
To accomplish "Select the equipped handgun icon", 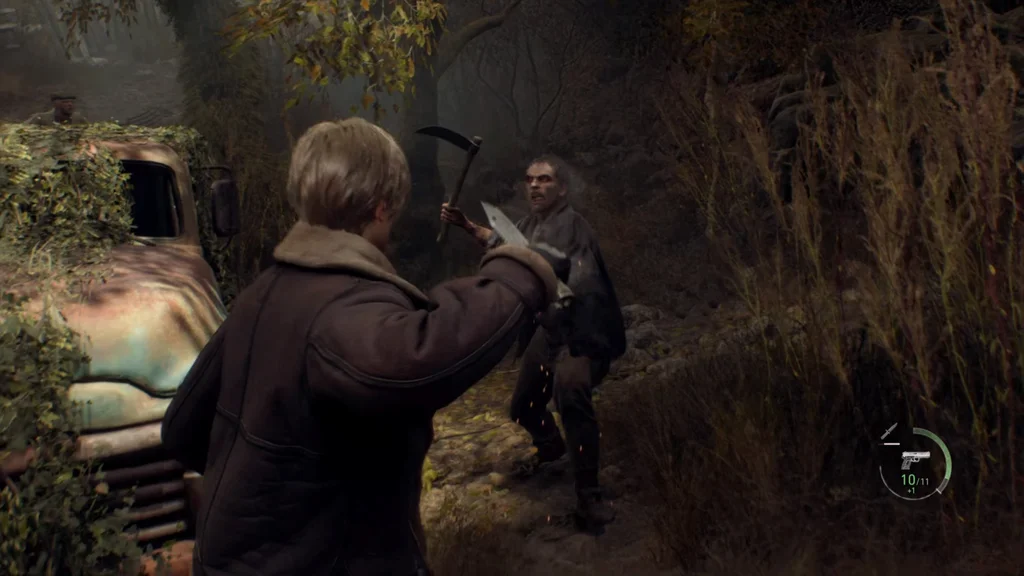I will [x=914, y=459].
